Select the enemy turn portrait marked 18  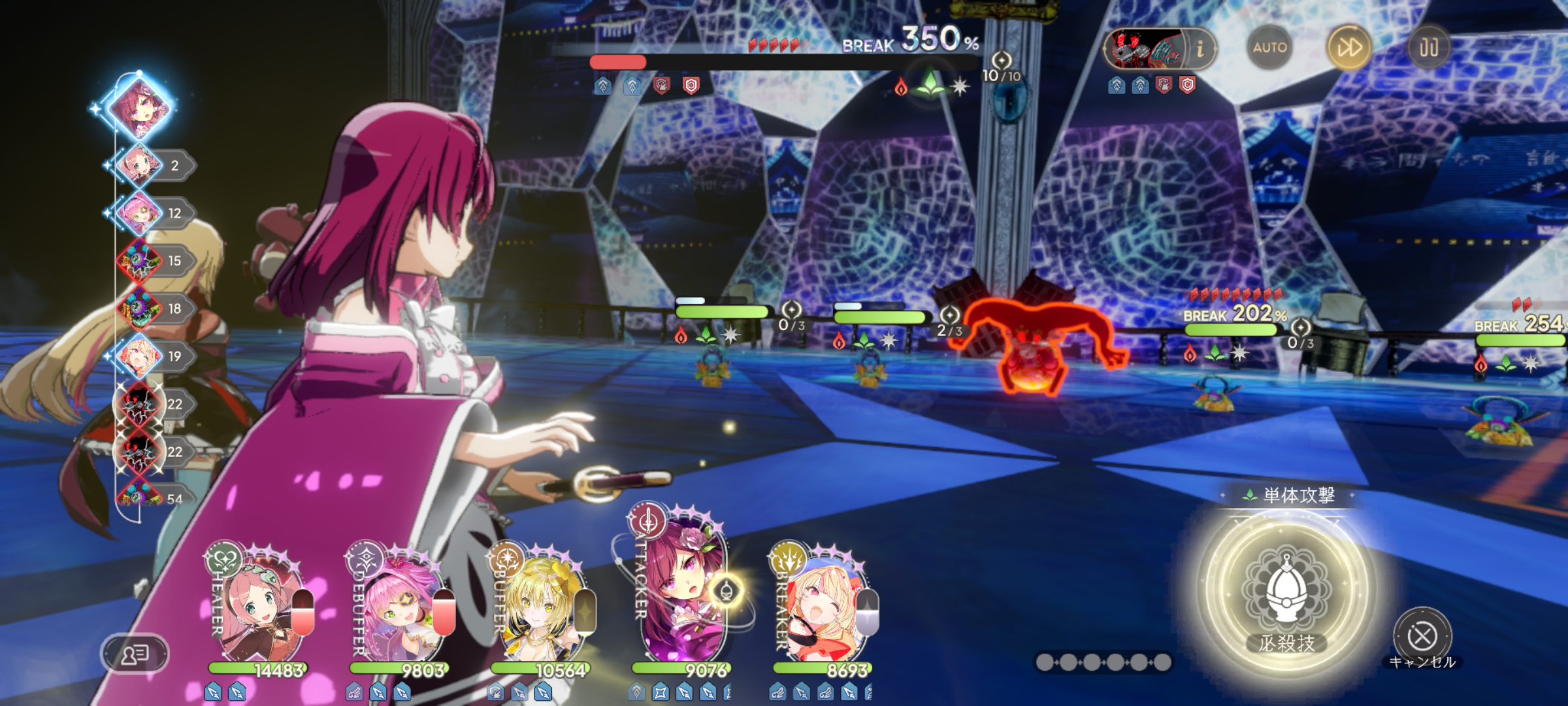pos(140,309)
